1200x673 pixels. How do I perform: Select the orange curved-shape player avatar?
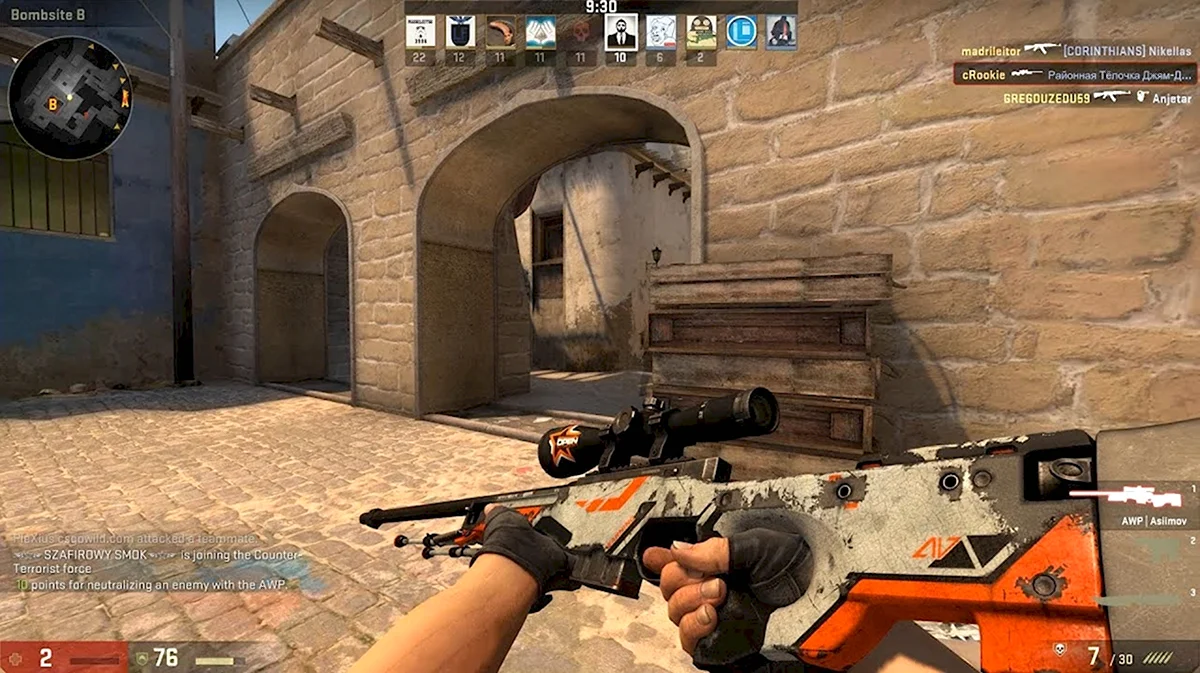point(500,33)
